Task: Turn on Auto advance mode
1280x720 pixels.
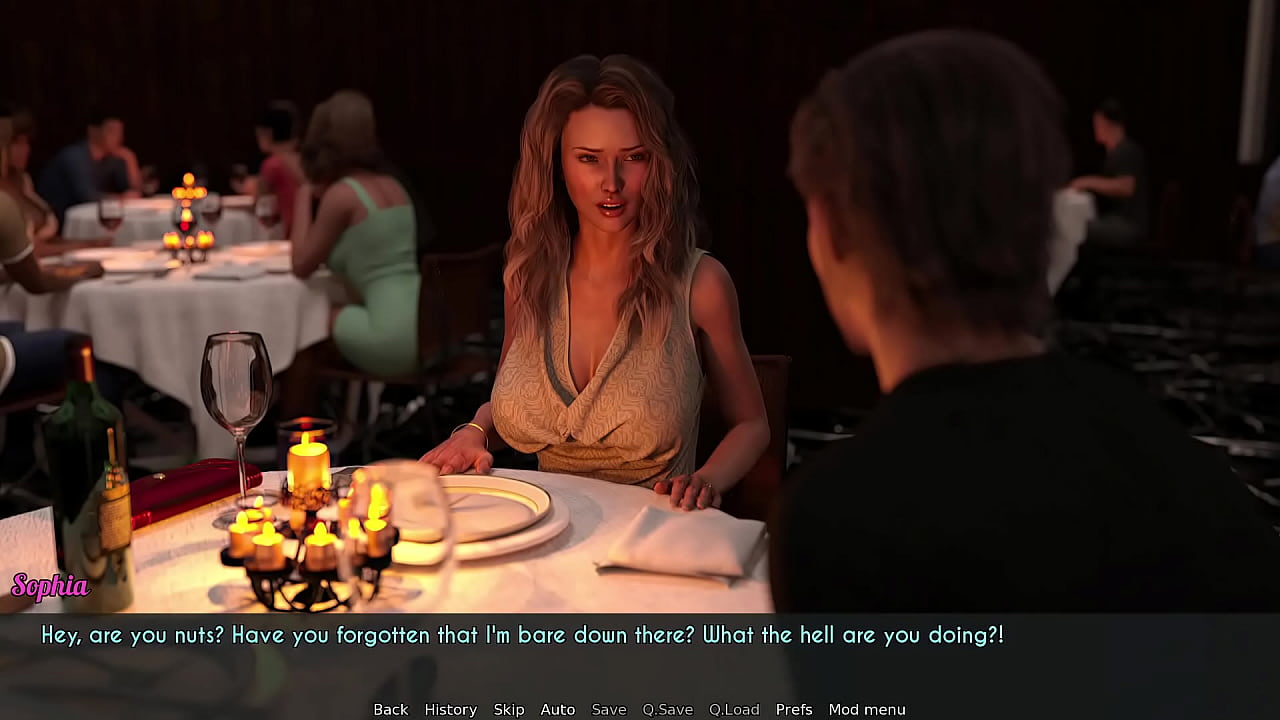Action: [557, 709]
